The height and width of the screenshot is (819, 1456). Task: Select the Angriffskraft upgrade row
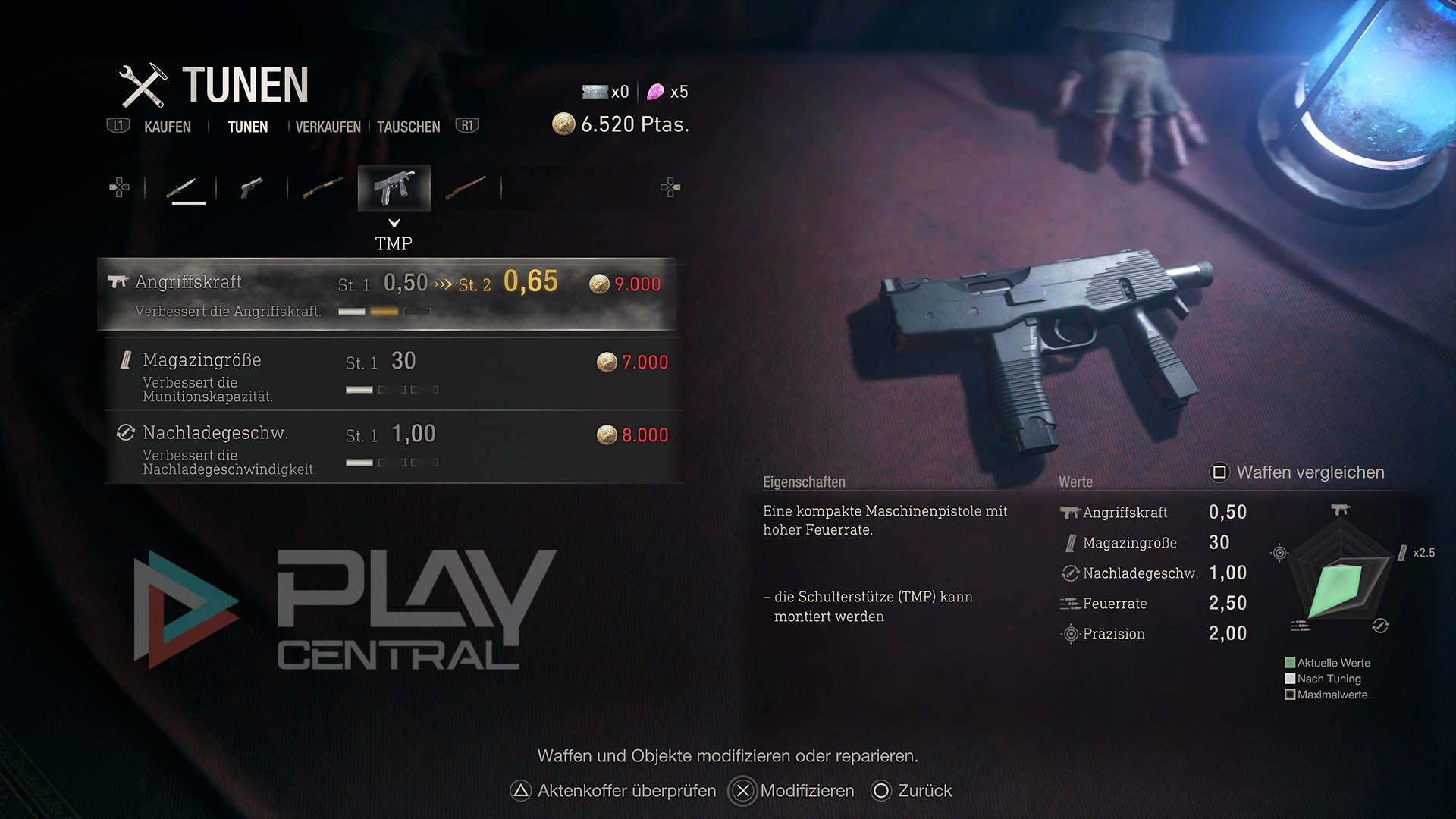coord(387,294)
